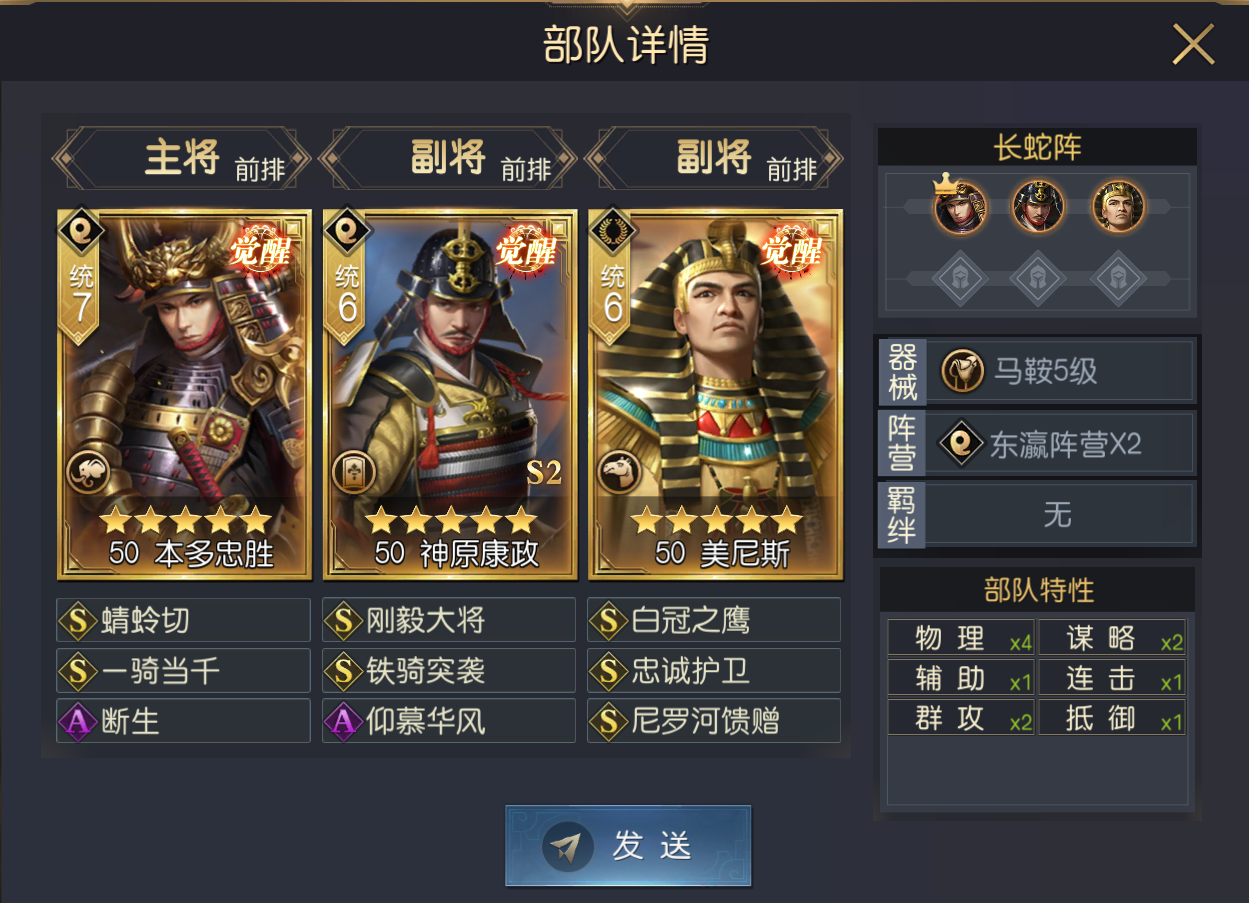
Task: Inspect the 刚毅大将 skill
Action: tap(449, 620)
